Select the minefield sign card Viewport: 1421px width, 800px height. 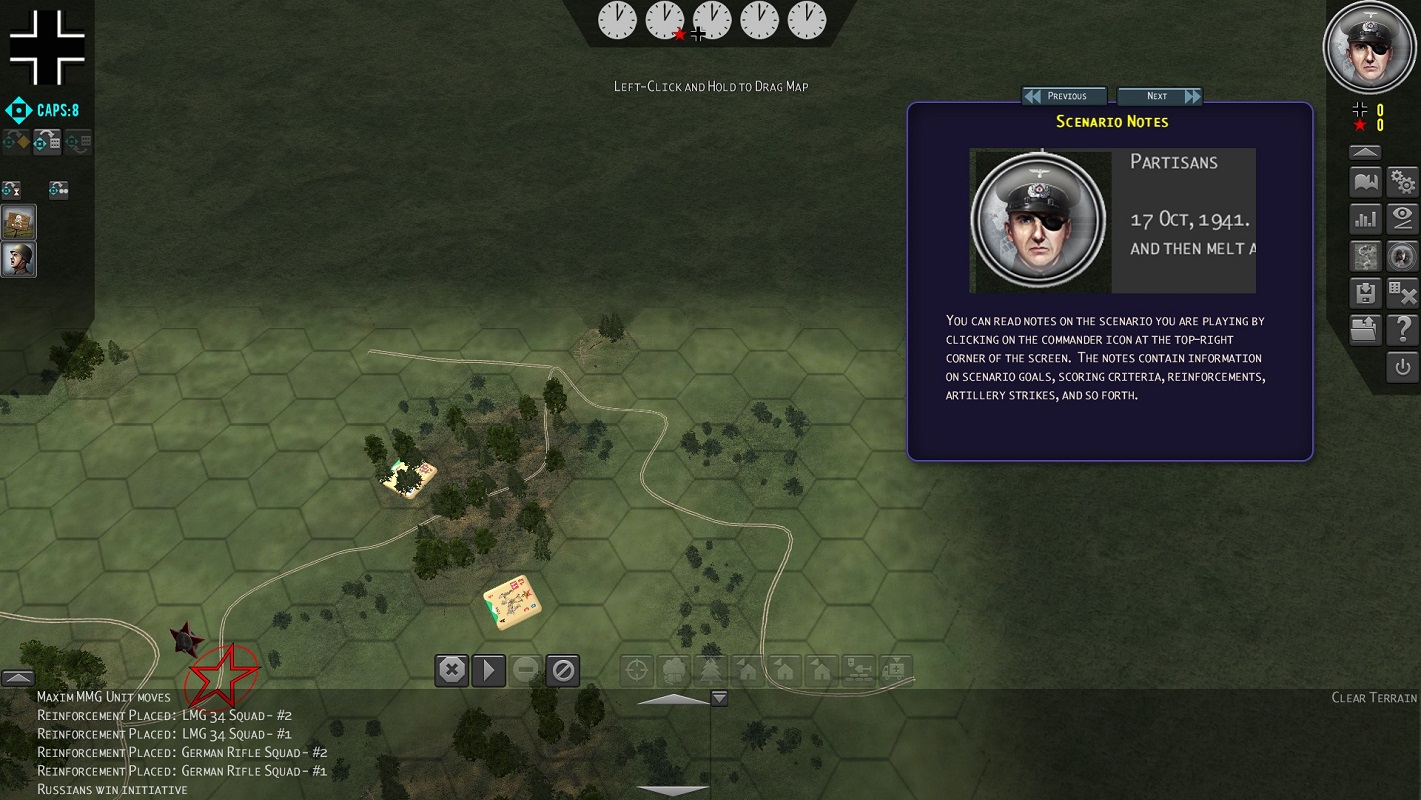coord(18,221)
